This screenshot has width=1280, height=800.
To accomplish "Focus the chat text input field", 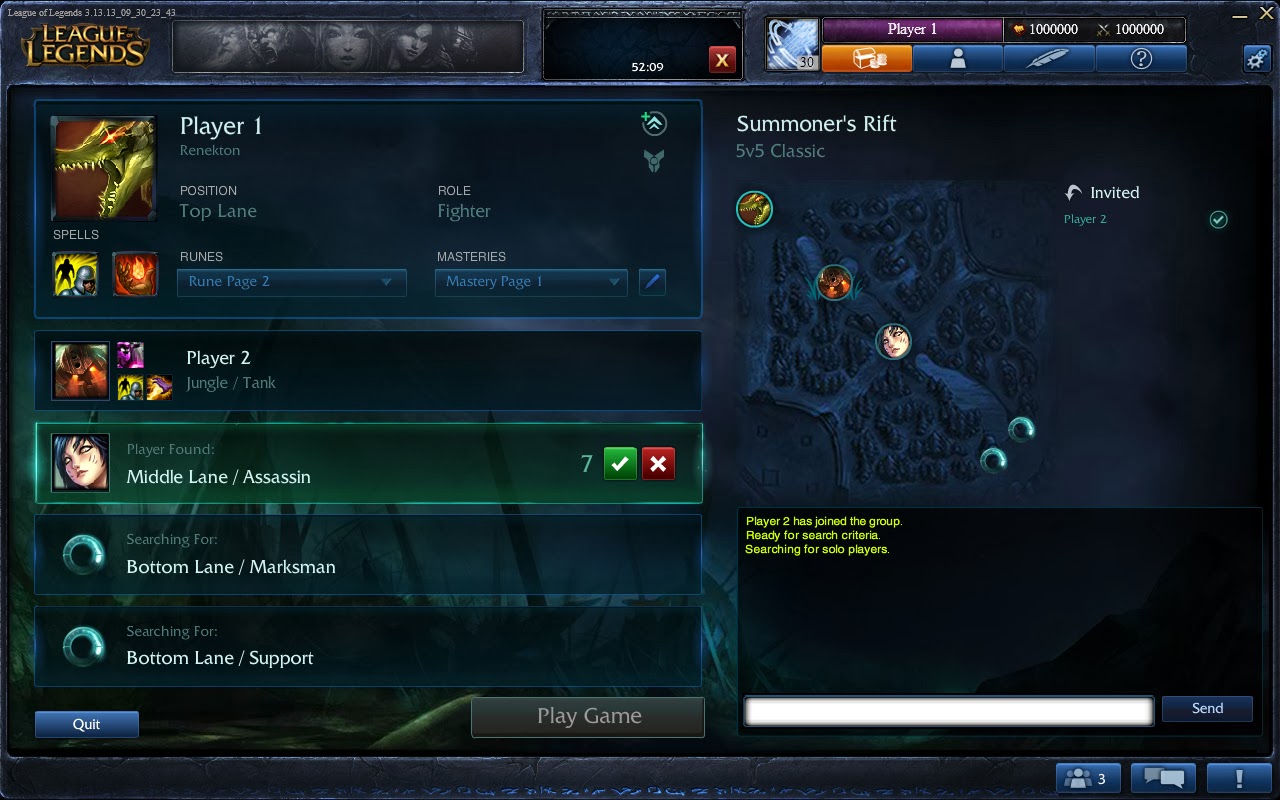I will click(x=948, y=711).
